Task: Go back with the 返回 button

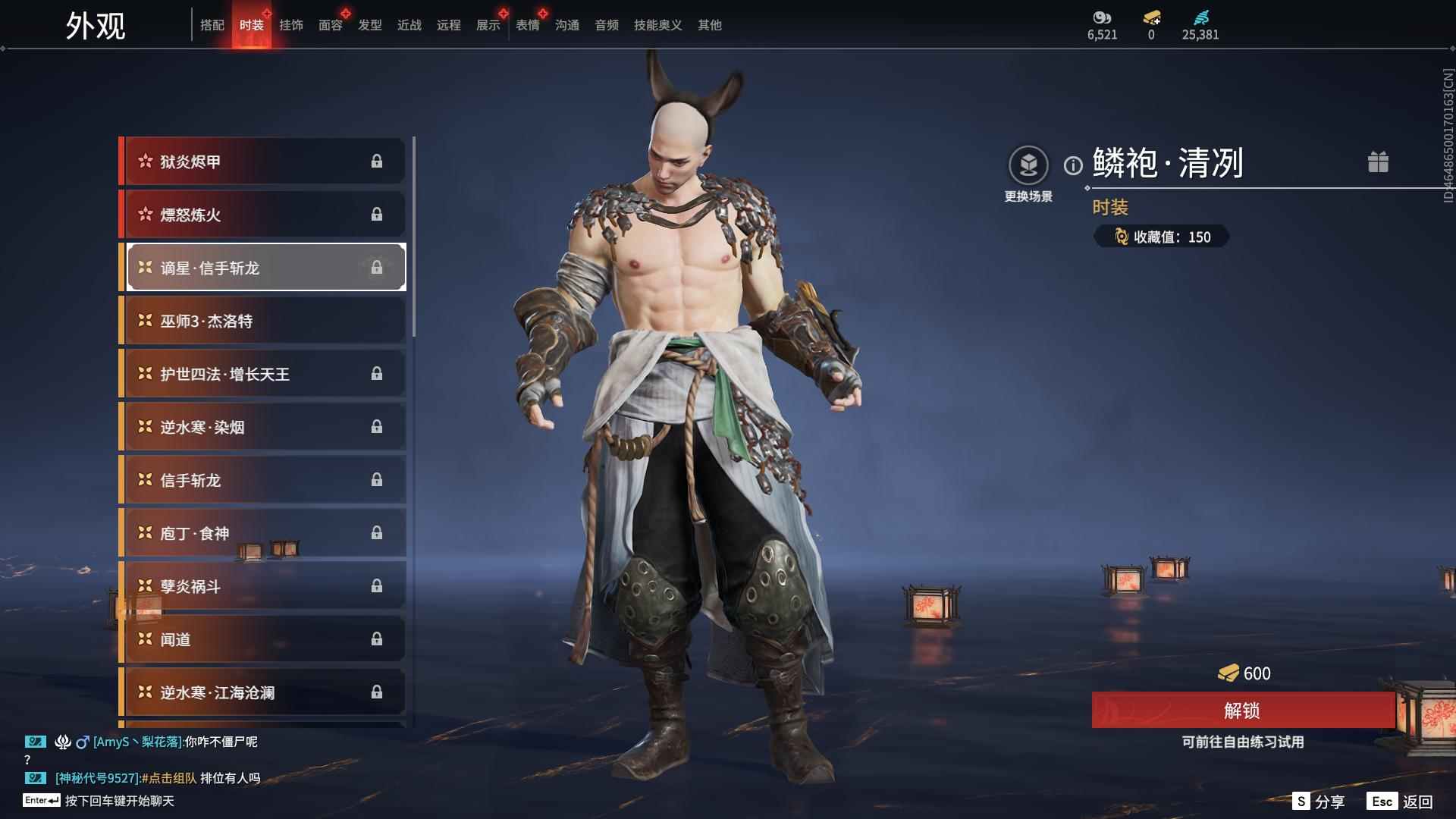Action: click(1401, 802)
